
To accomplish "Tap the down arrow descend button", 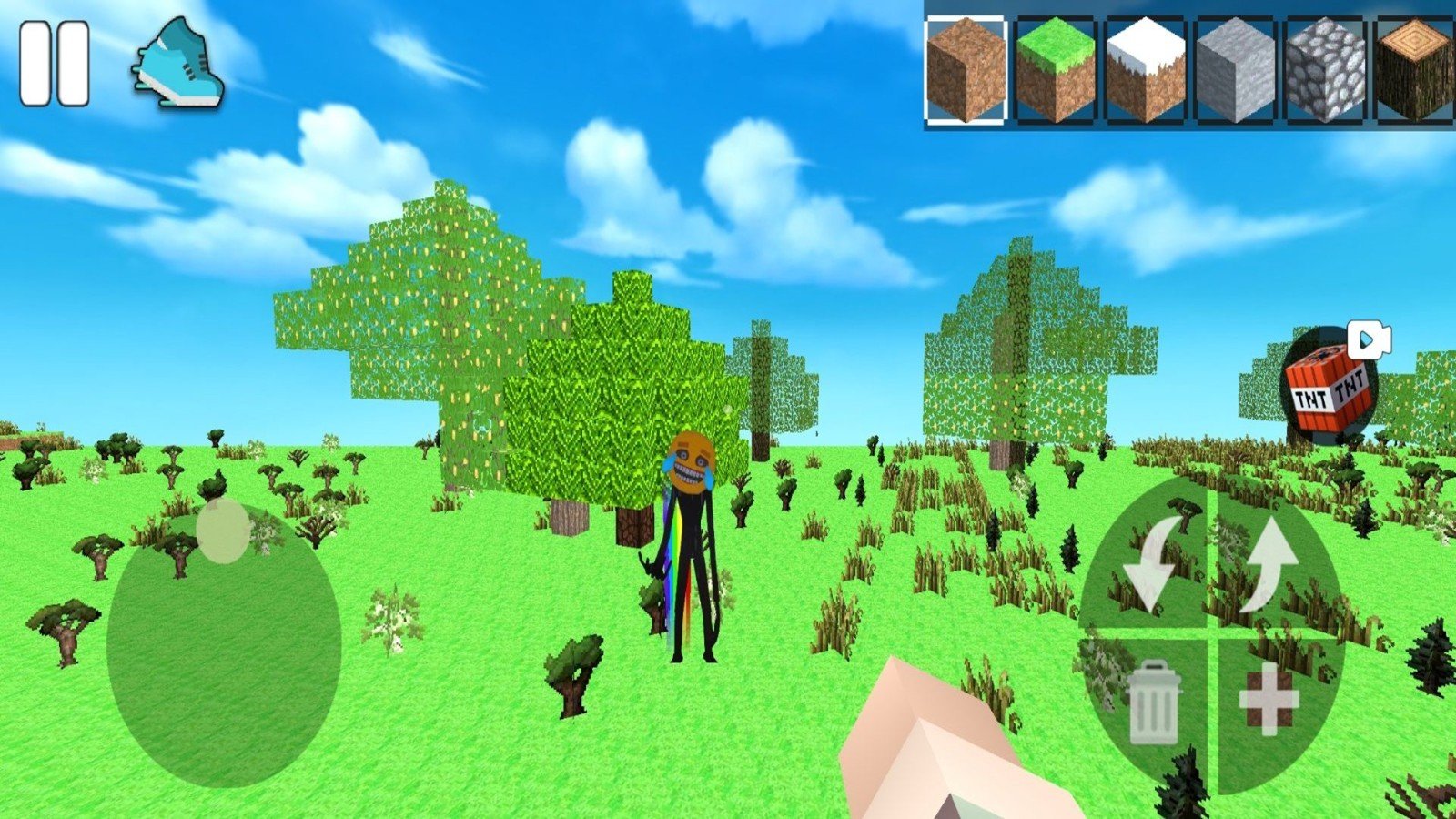I will pos(1149,564).
